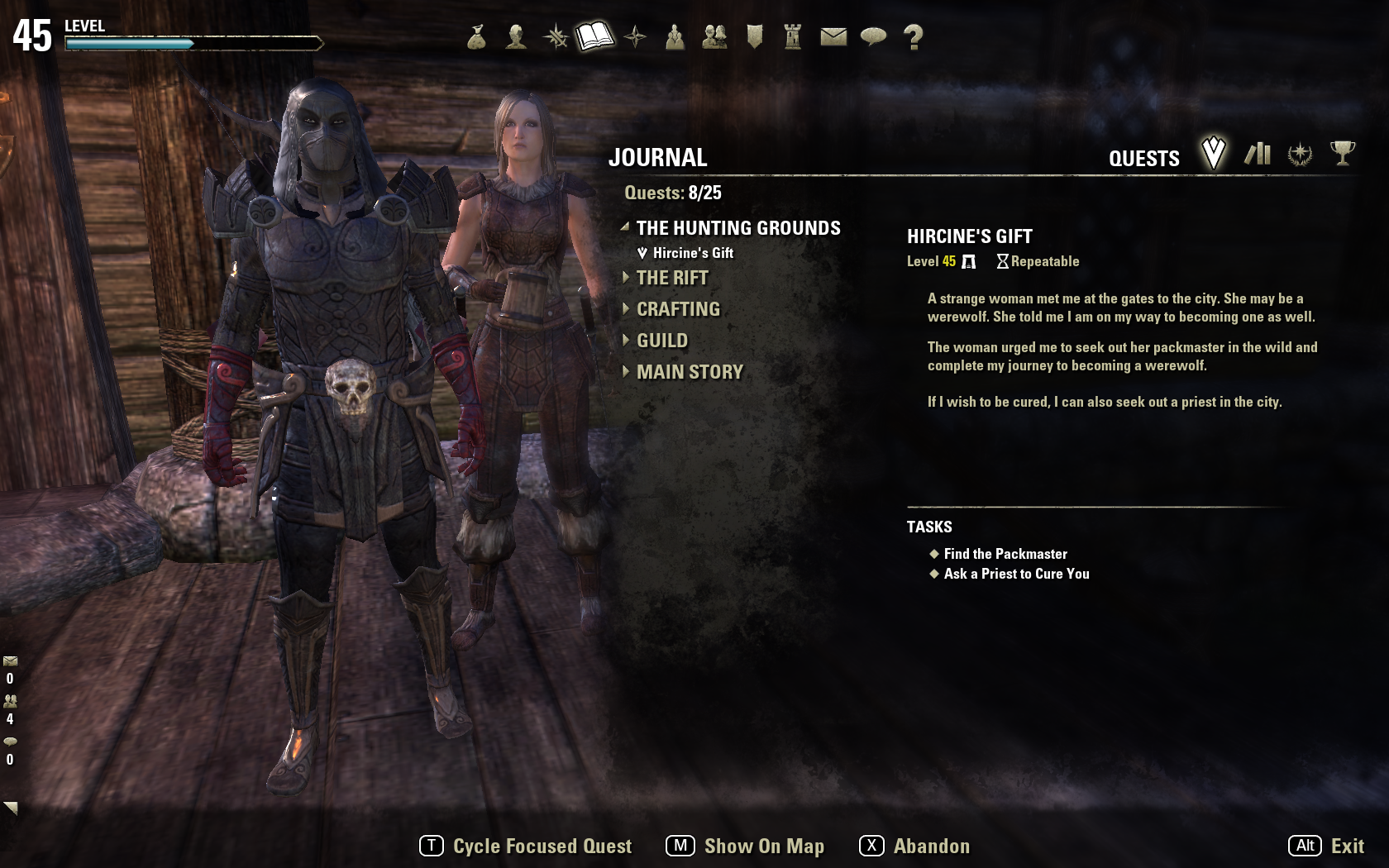Expand The Rift quest category
The image size is (1389, 868).
point(671,278)
